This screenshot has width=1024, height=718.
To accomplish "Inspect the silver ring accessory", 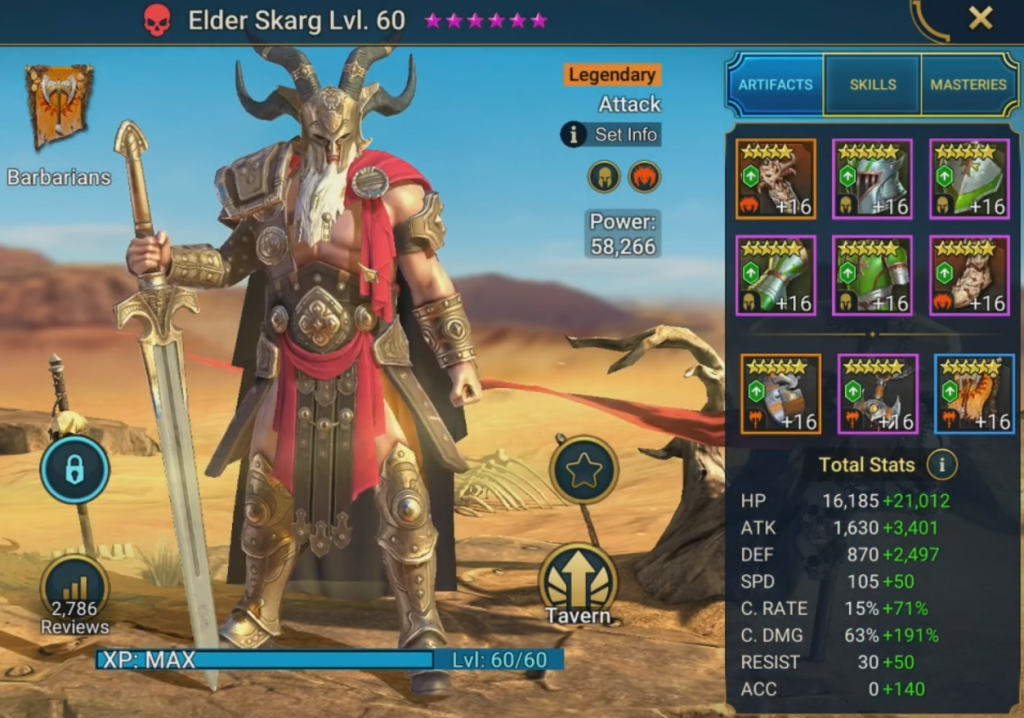I will tap(781, 393).
